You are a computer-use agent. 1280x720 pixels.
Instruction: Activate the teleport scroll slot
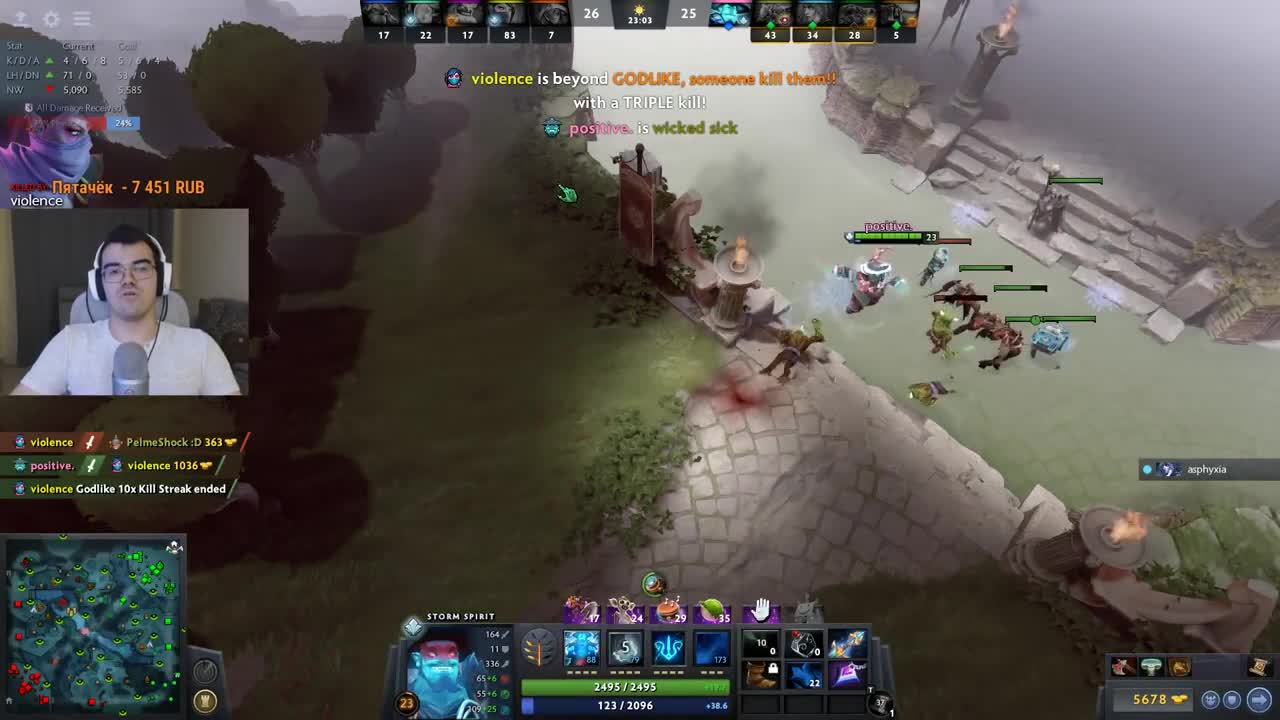click(x=881, y=705)
